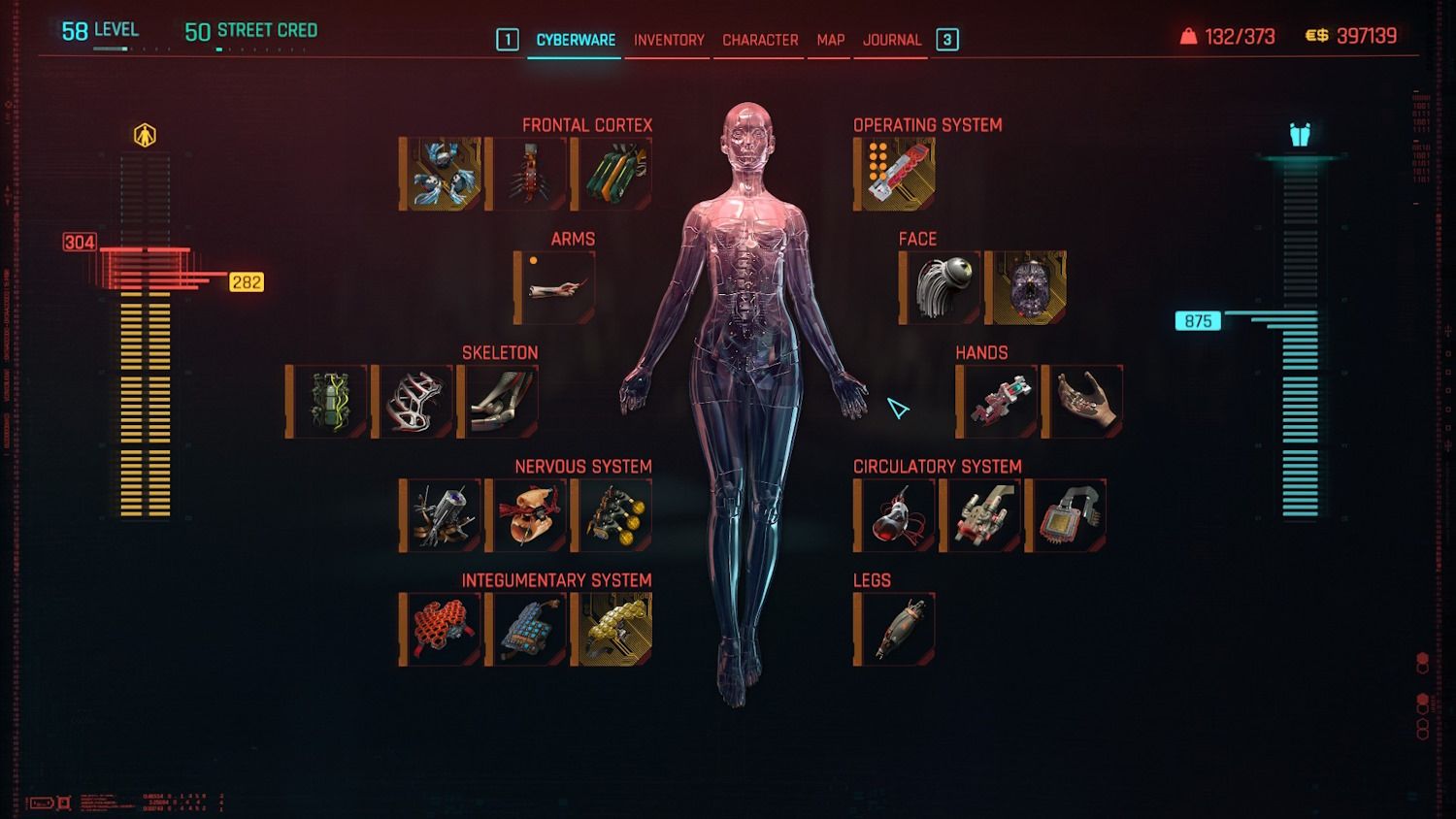Viewport: 1456px width, 819px height.
Task: Choose the red weapon-link Hands slot
Action: click(x=998, y=402)
